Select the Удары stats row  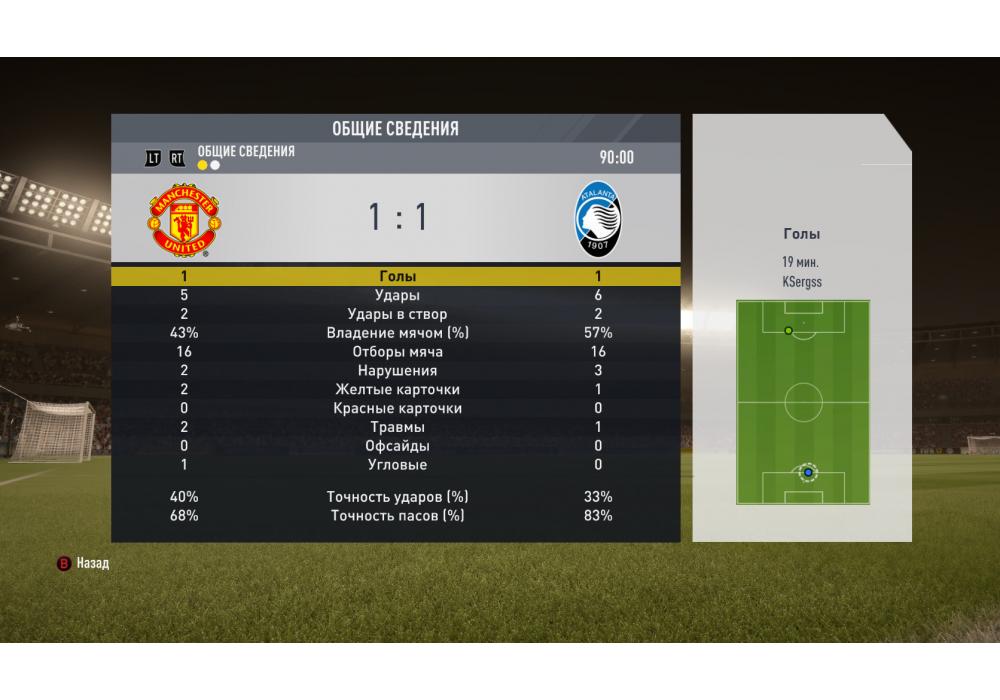(397, 295)
